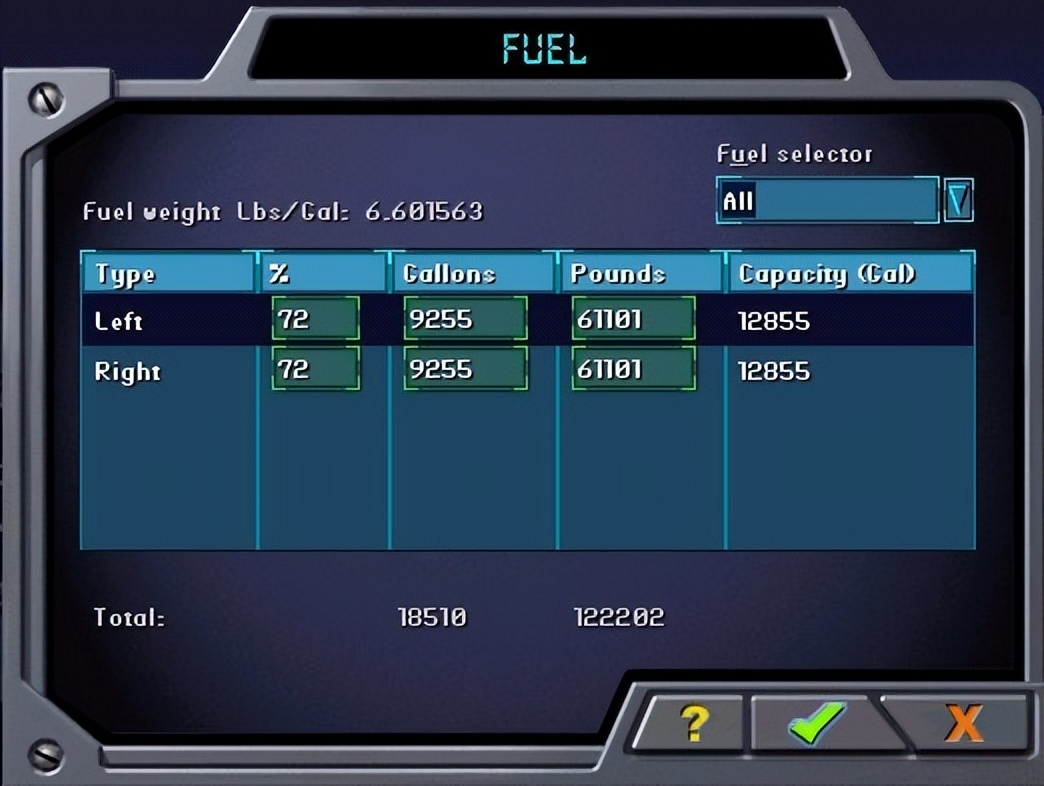Edit the Right tank percent field
This screenshot has height=786, width=1044.
point(315,370)
